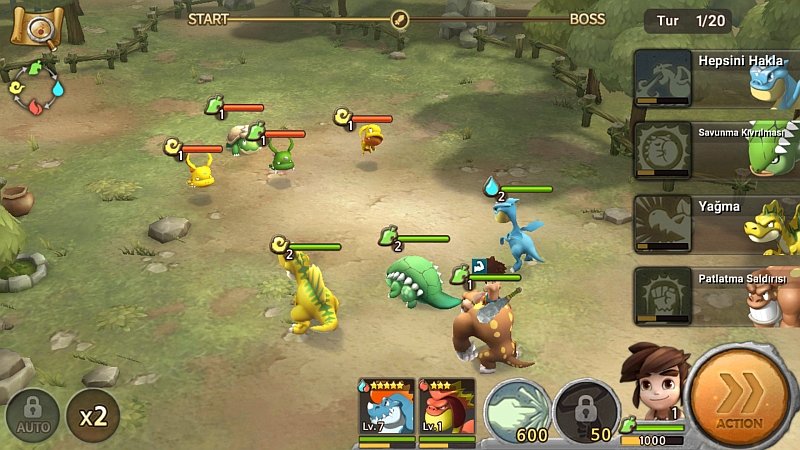Choose the Savunma Kıvrılması skill

(x=715, y=151)
